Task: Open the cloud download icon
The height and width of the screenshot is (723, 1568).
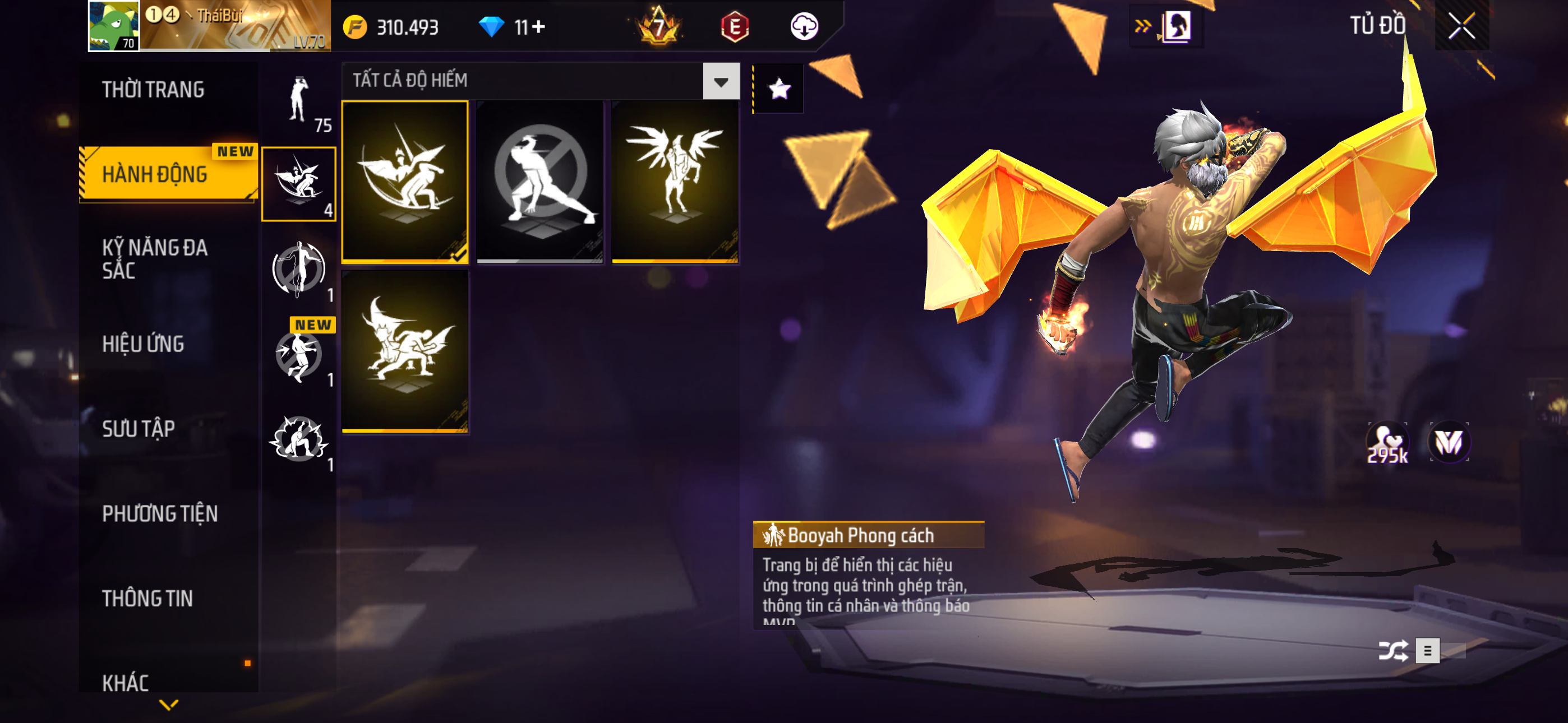Action: point(804,27)
